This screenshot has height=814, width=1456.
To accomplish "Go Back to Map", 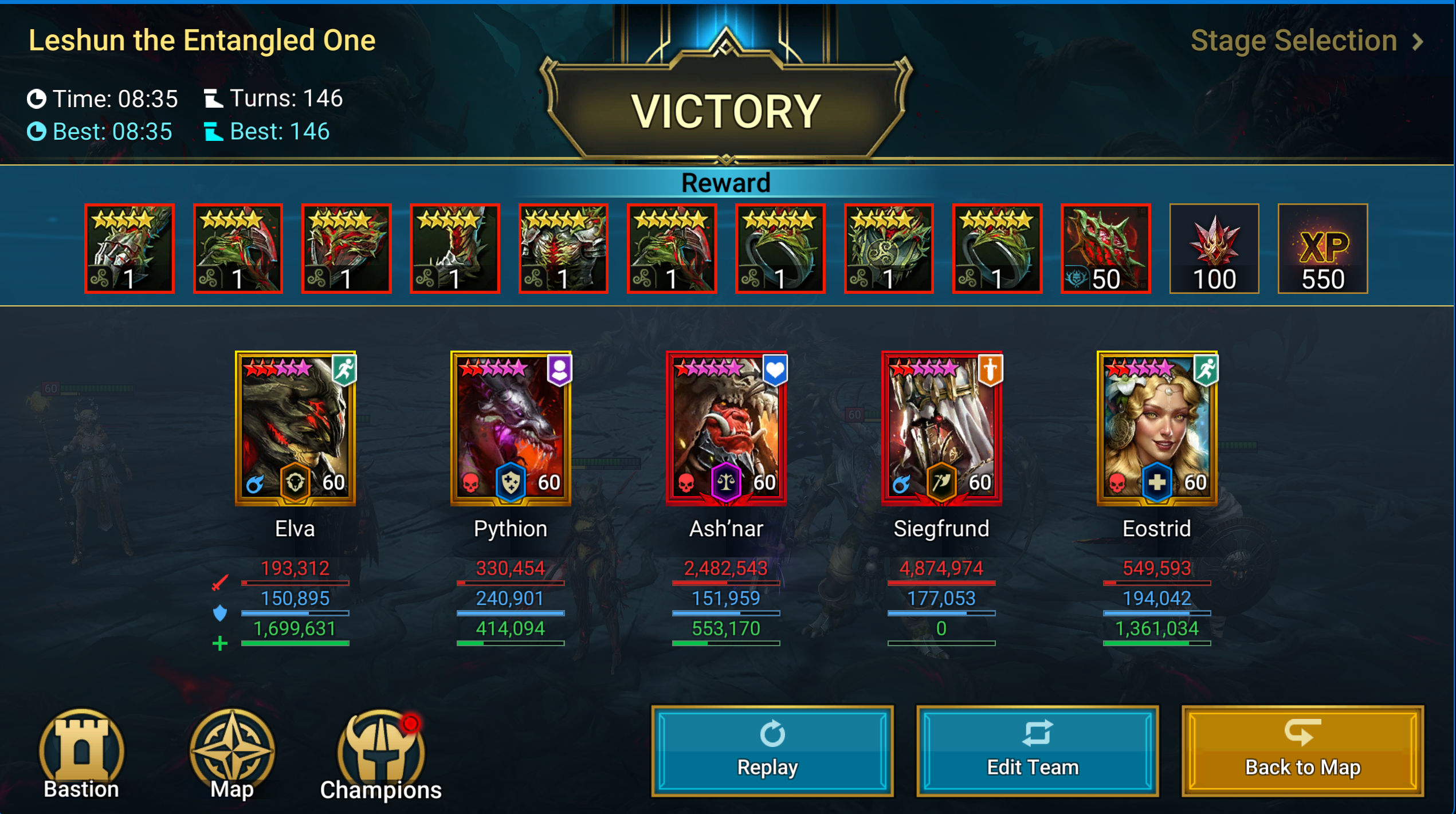I will [1302, 750].
